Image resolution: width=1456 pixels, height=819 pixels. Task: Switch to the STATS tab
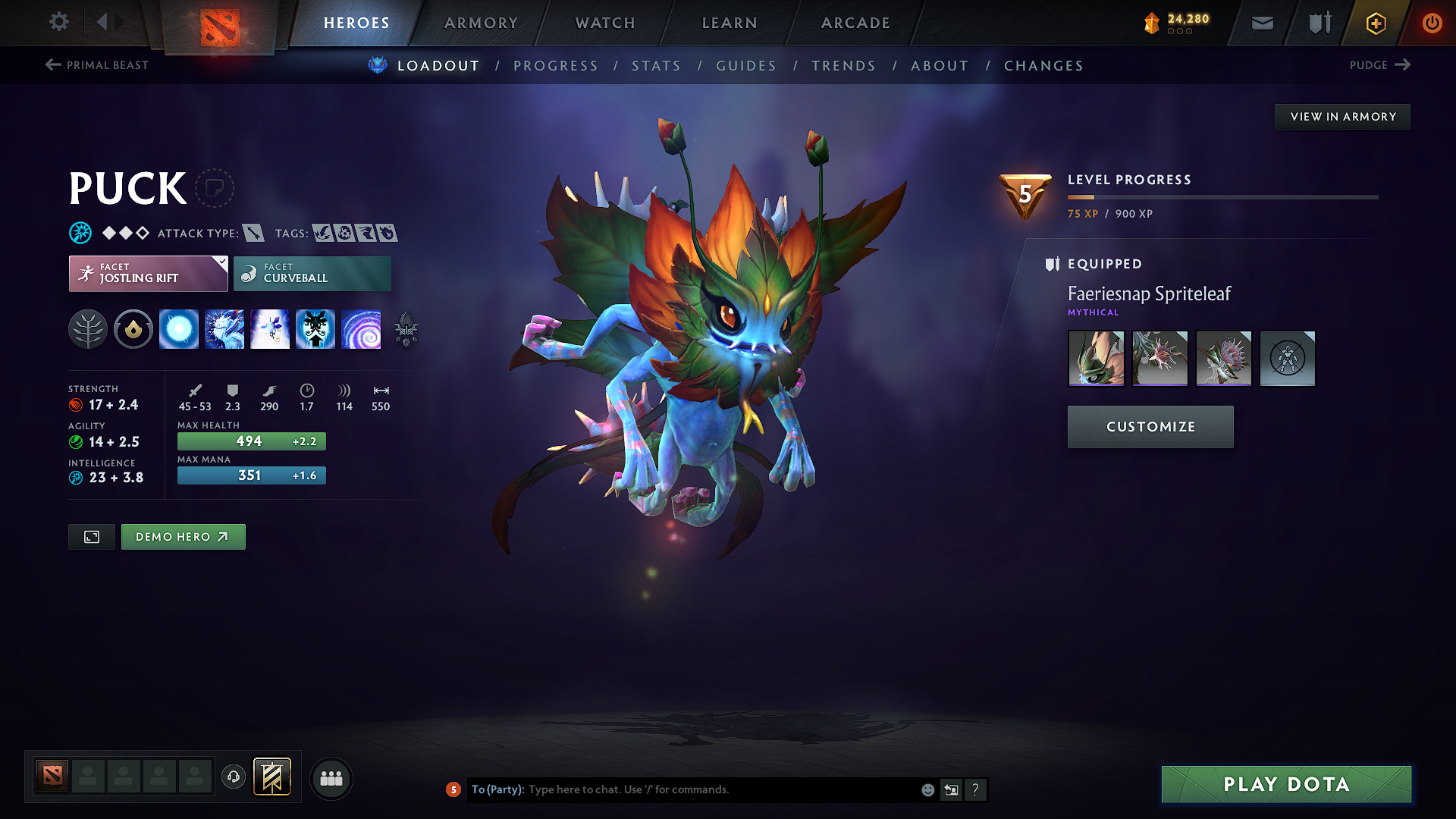click(656, 65)
